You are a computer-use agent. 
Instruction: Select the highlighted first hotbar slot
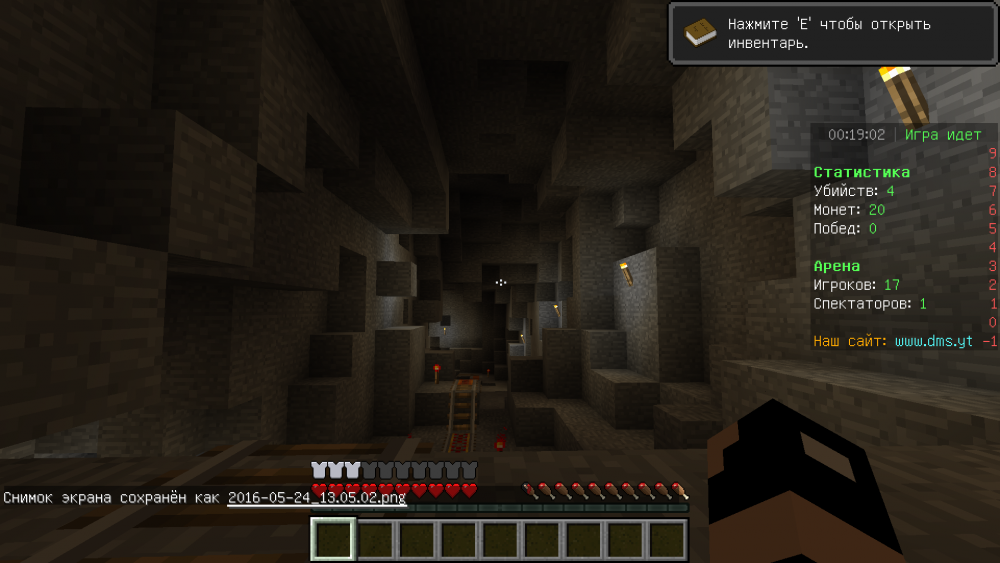(333, 540)
